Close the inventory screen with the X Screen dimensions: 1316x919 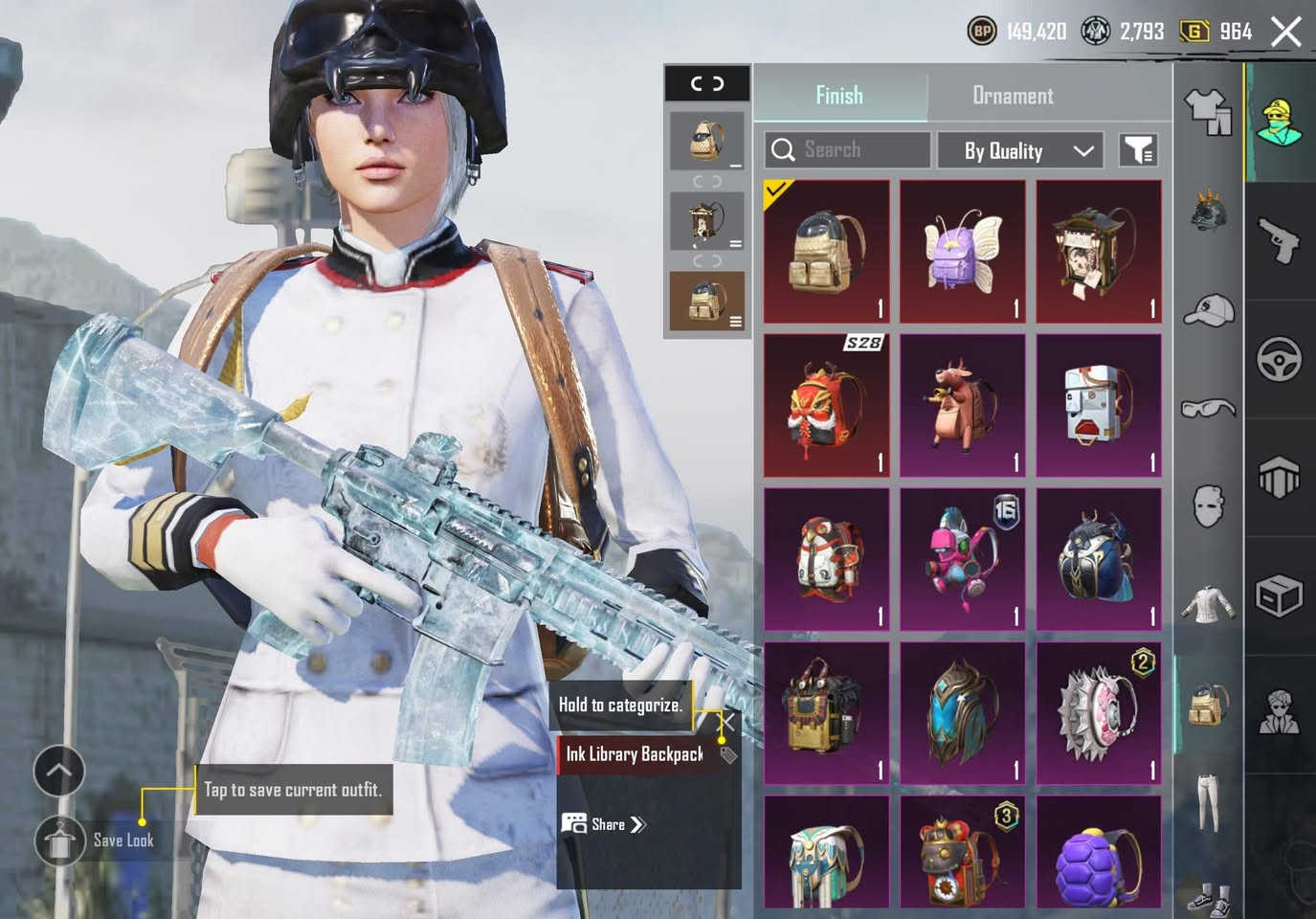tap(1286, 32)
